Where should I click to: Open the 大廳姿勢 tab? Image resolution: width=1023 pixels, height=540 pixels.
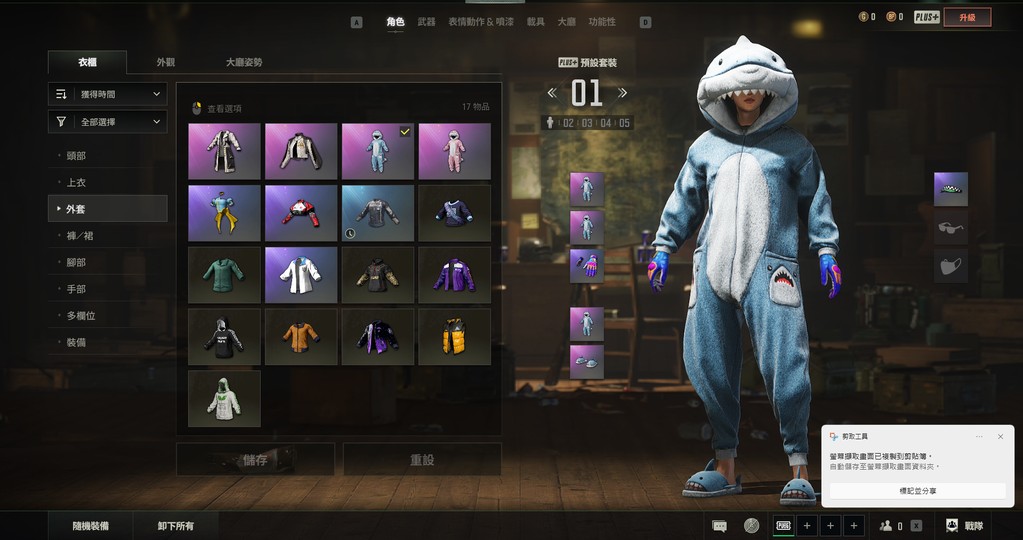click(x=244, y=62)
